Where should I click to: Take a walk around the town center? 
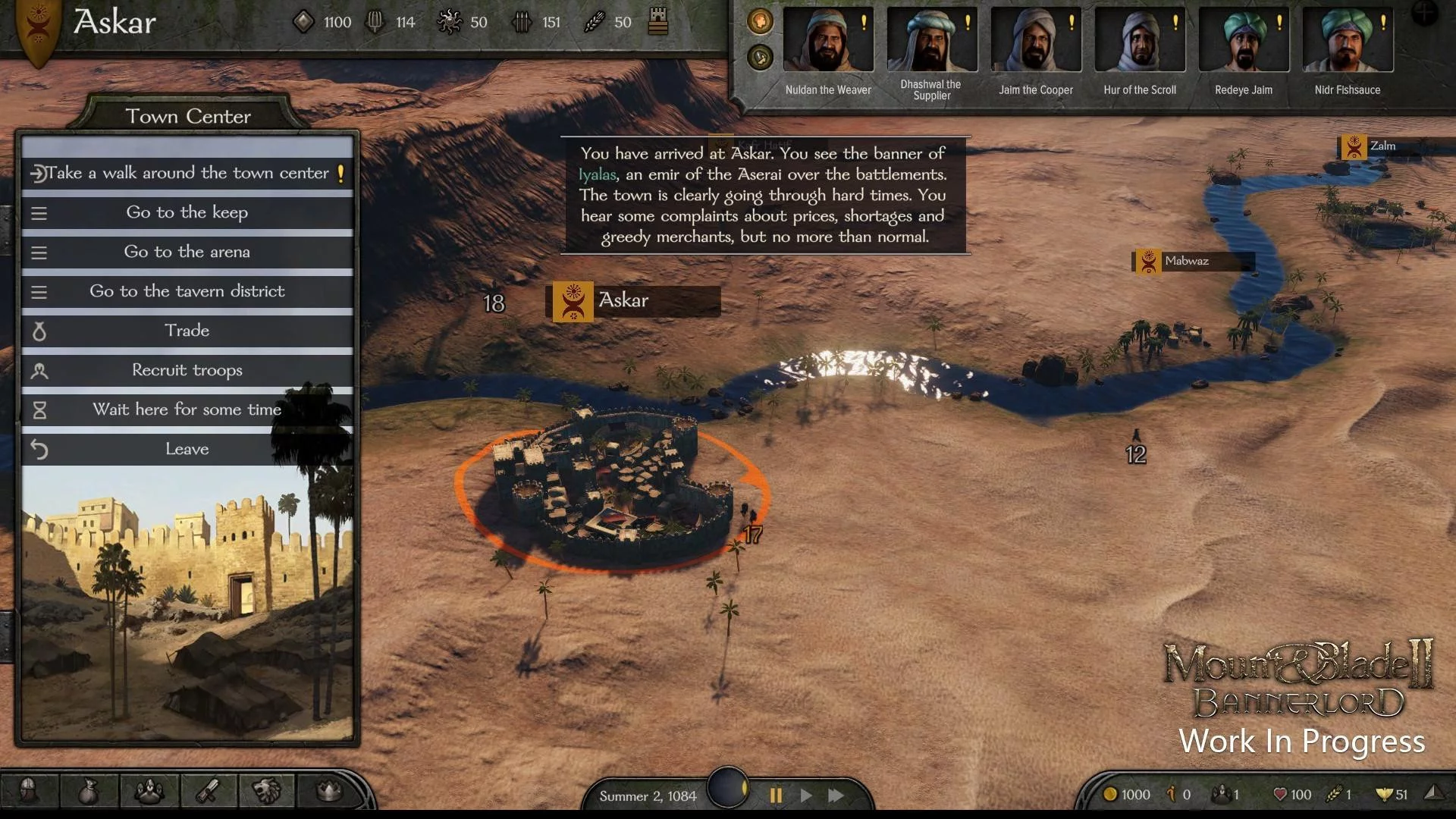187,173
